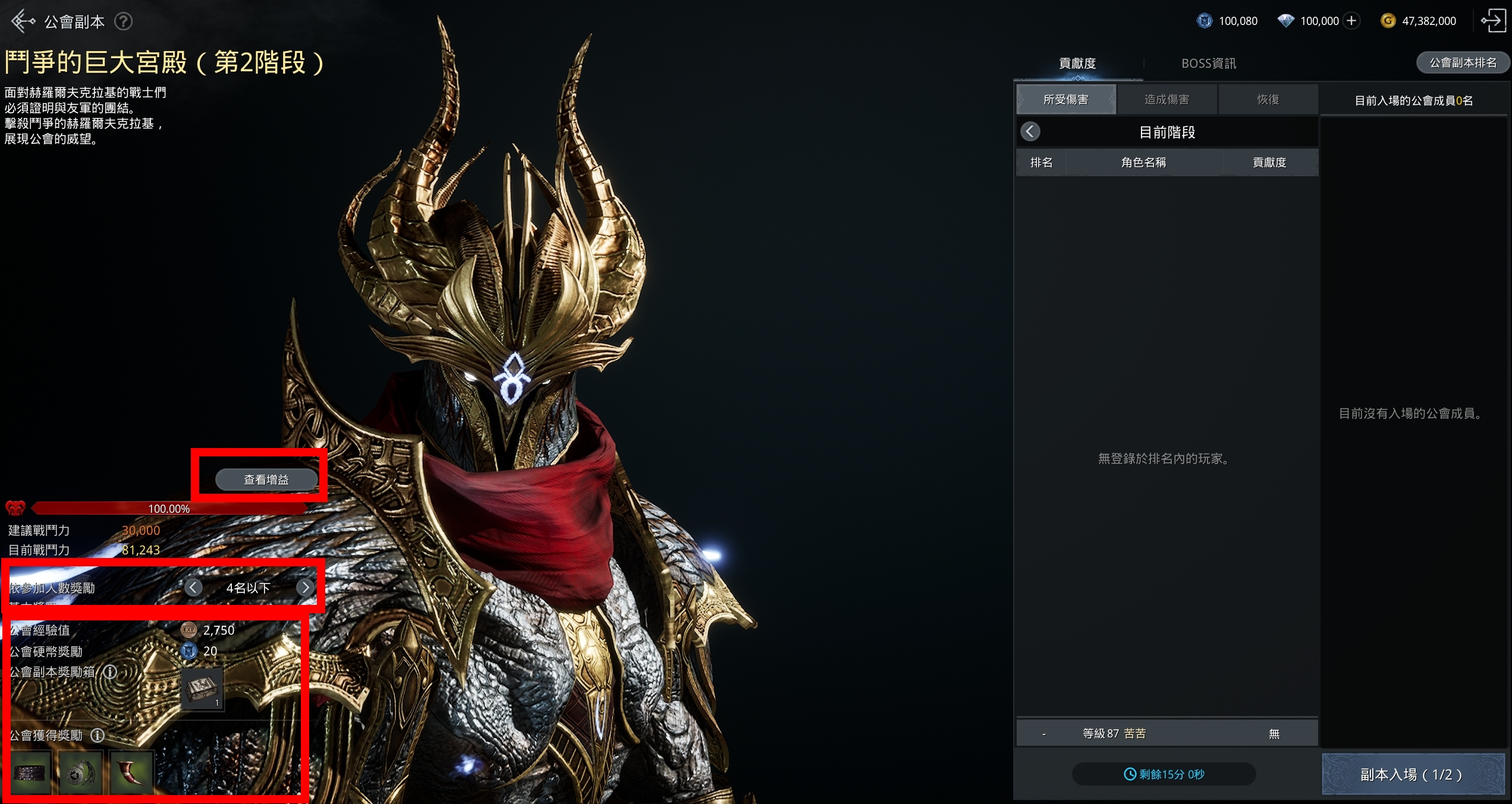The image size is (1512, 804).
Task: Add diamonds with the plus button
Action: pos(1351,21)
